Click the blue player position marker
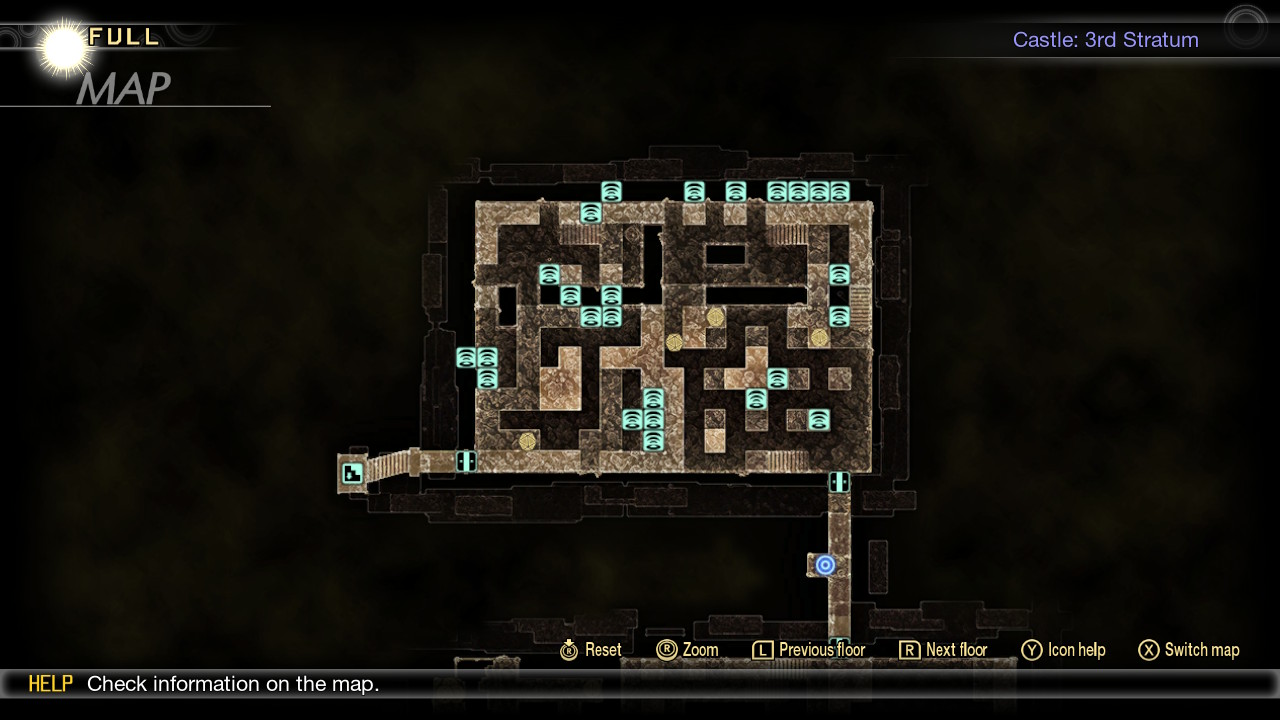The image size is (1280, 720). pos(825,564)
